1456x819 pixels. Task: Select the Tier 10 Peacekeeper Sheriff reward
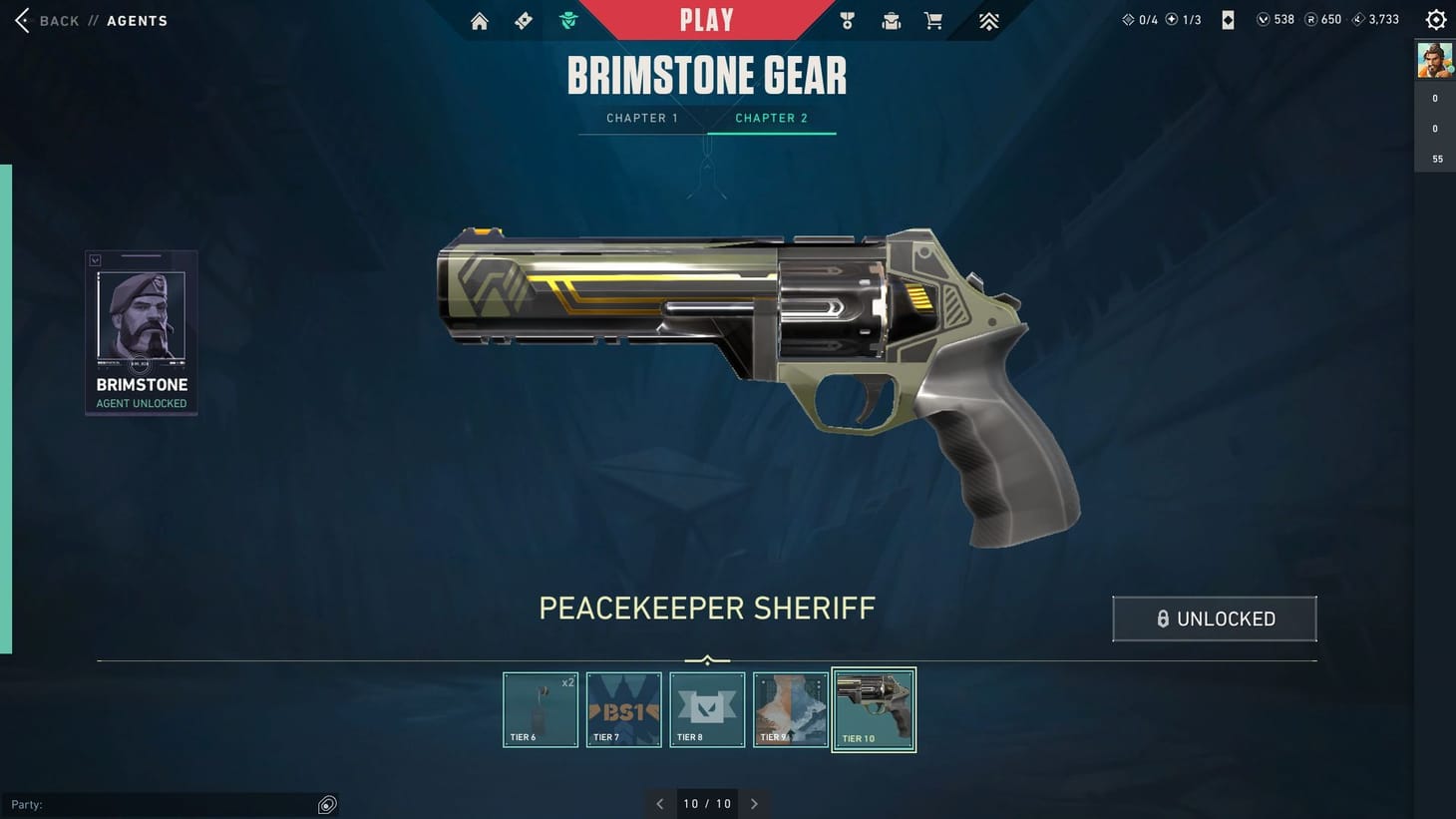coord(874,709)
